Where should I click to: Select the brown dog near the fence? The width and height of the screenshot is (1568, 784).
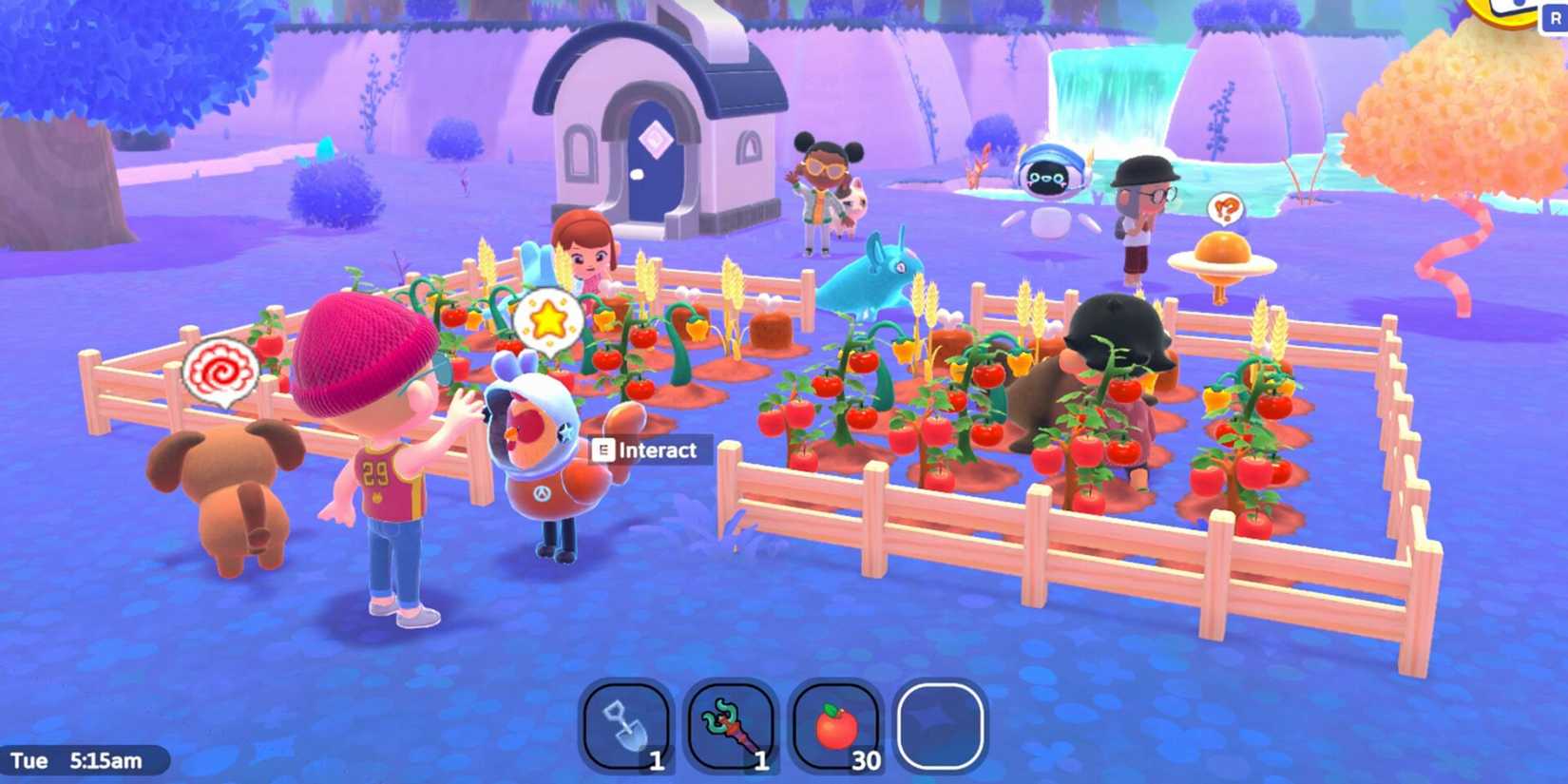[x=228, y=485]
